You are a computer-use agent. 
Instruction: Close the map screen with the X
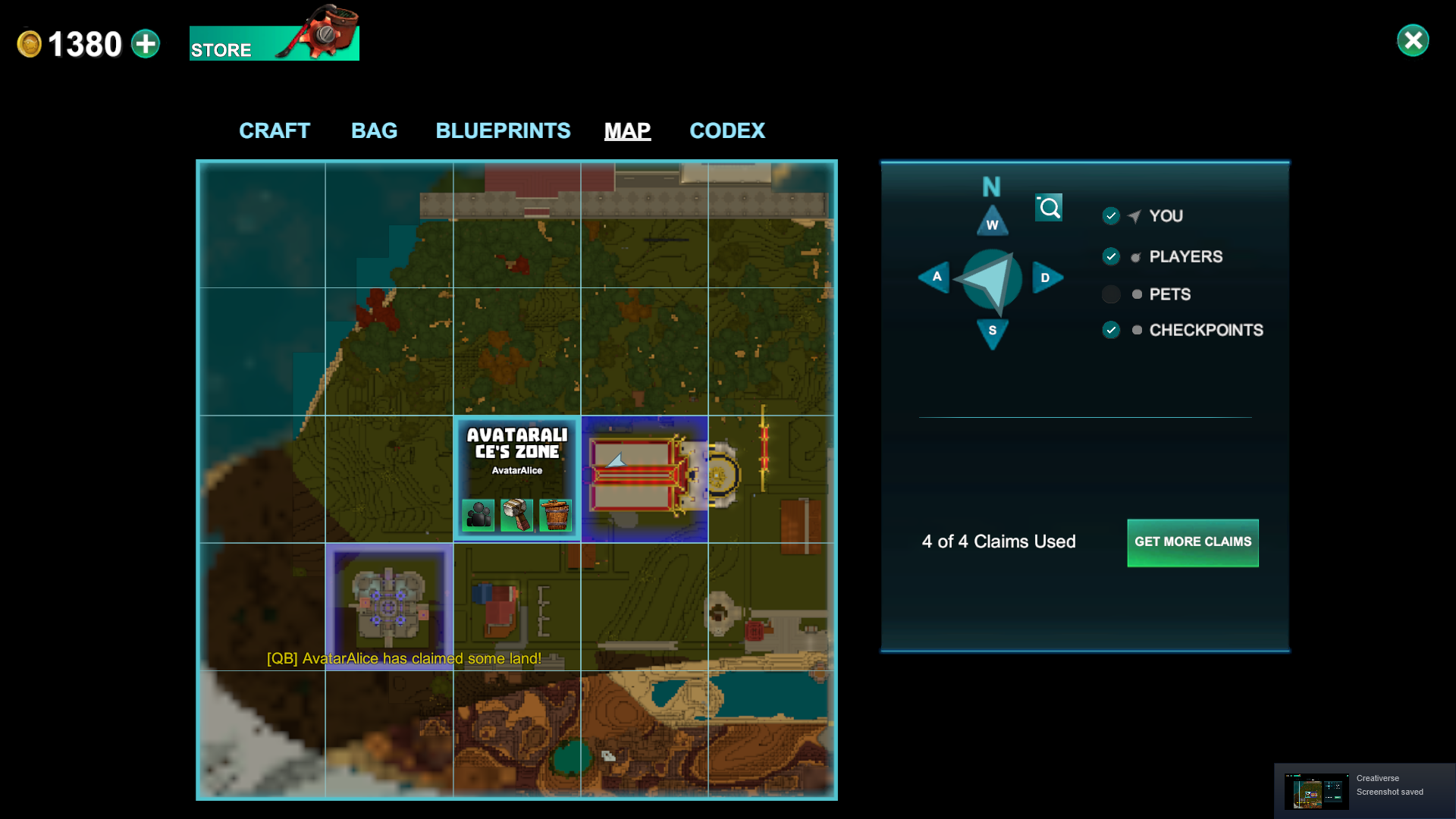point(1413,41)
